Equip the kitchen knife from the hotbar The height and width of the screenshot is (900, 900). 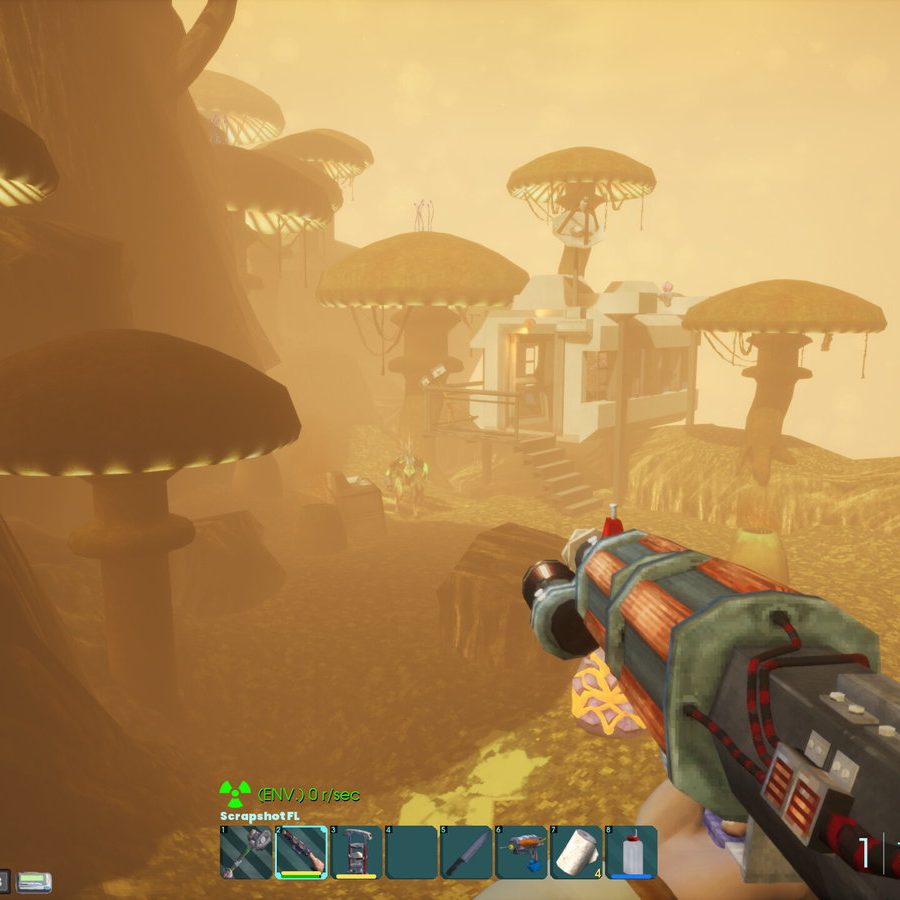(x=466, y=852)
